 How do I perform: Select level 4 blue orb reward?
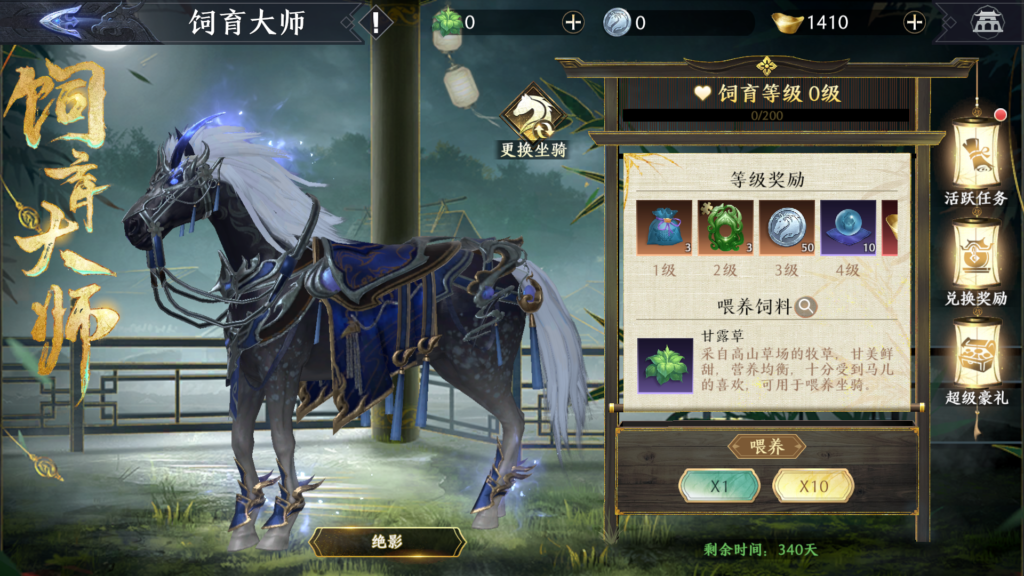coord(848,228)
